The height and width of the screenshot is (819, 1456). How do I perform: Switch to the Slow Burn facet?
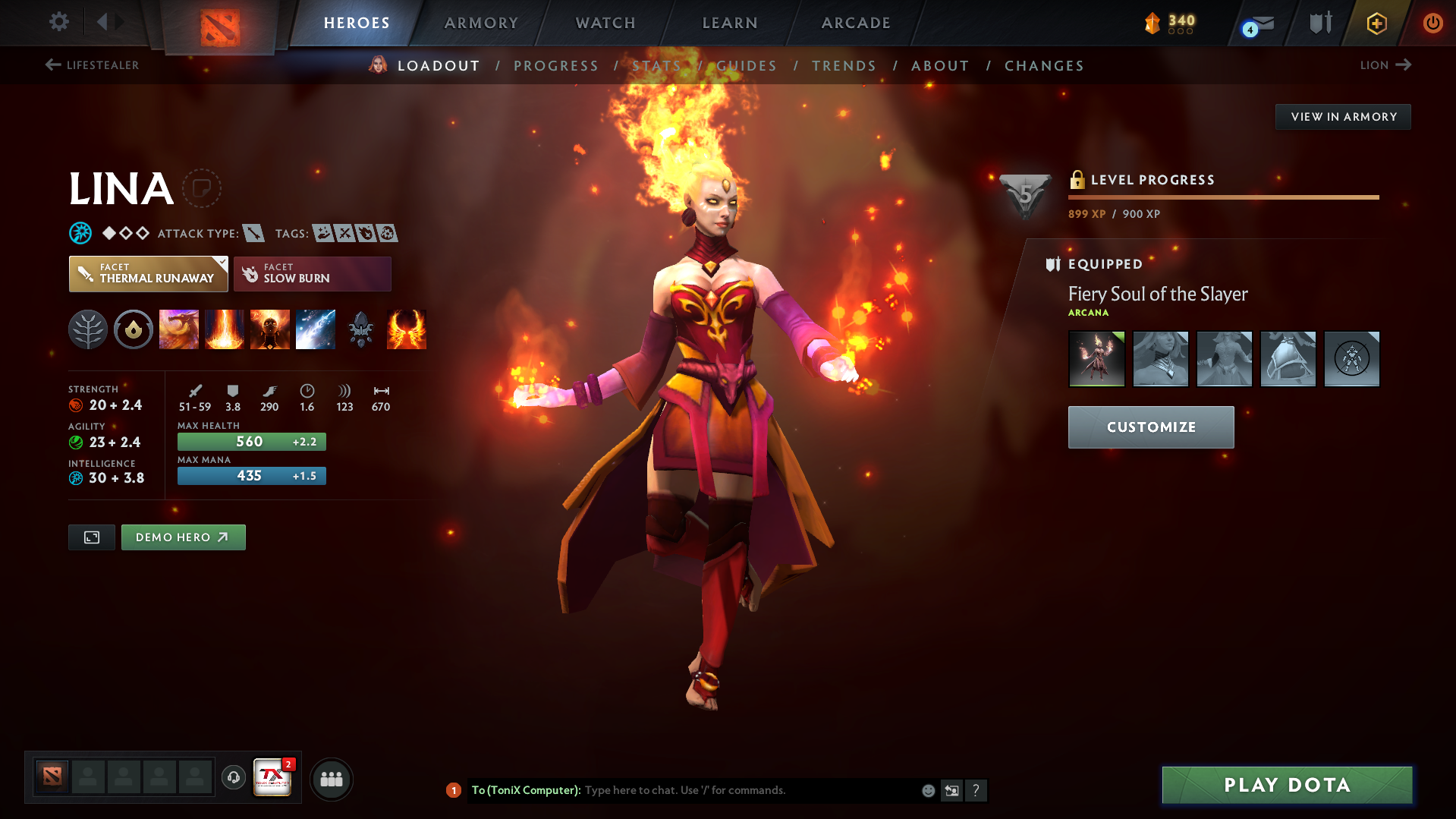coord(312,273)
